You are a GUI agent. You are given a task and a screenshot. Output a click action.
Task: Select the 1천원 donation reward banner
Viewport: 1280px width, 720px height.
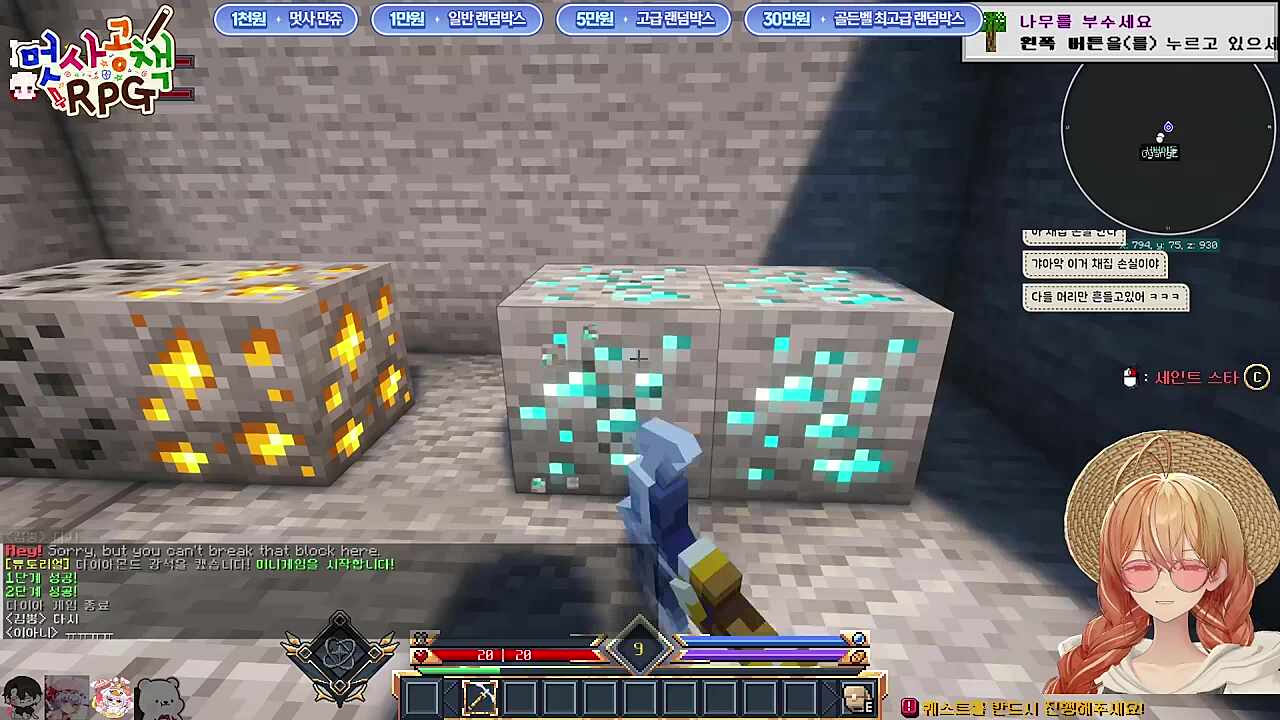[x=286, y=19]
